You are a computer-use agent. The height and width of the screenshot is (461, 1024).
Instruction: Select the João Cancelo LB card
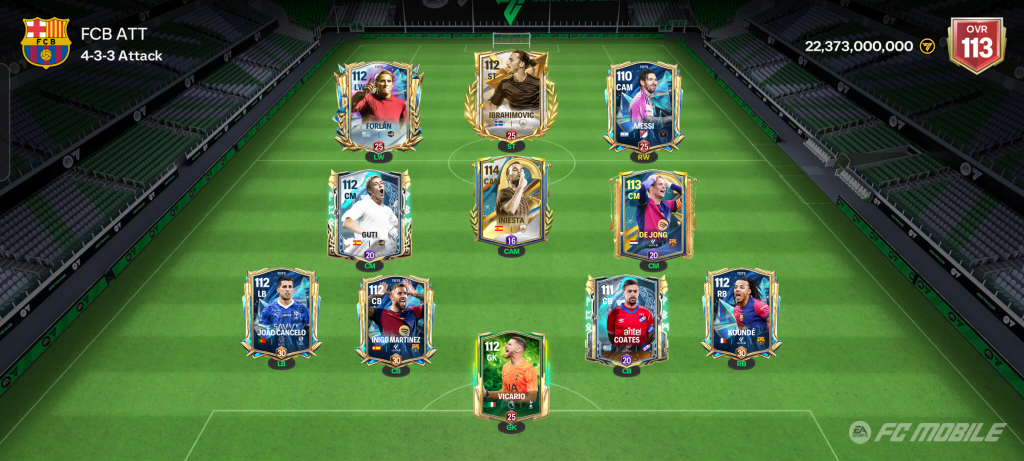[x=281, y=312]
